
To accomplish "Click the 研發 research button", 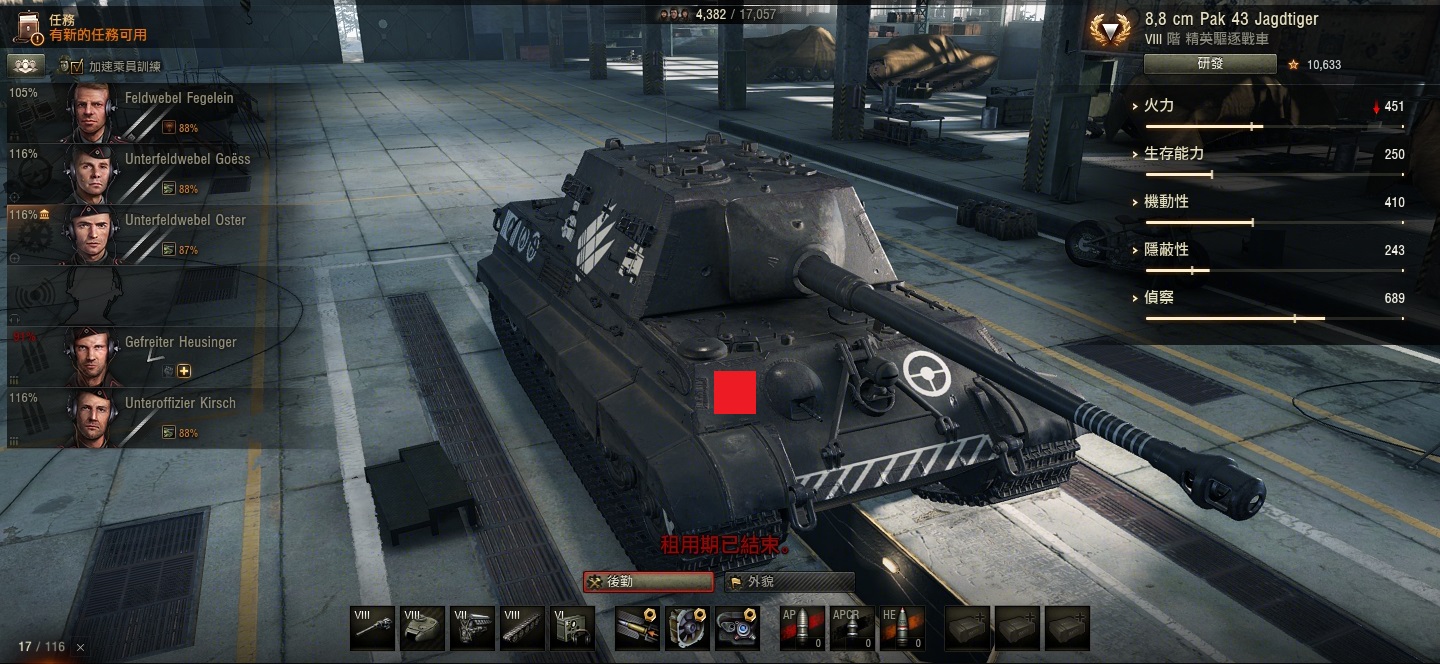I will click(1210, 64).
